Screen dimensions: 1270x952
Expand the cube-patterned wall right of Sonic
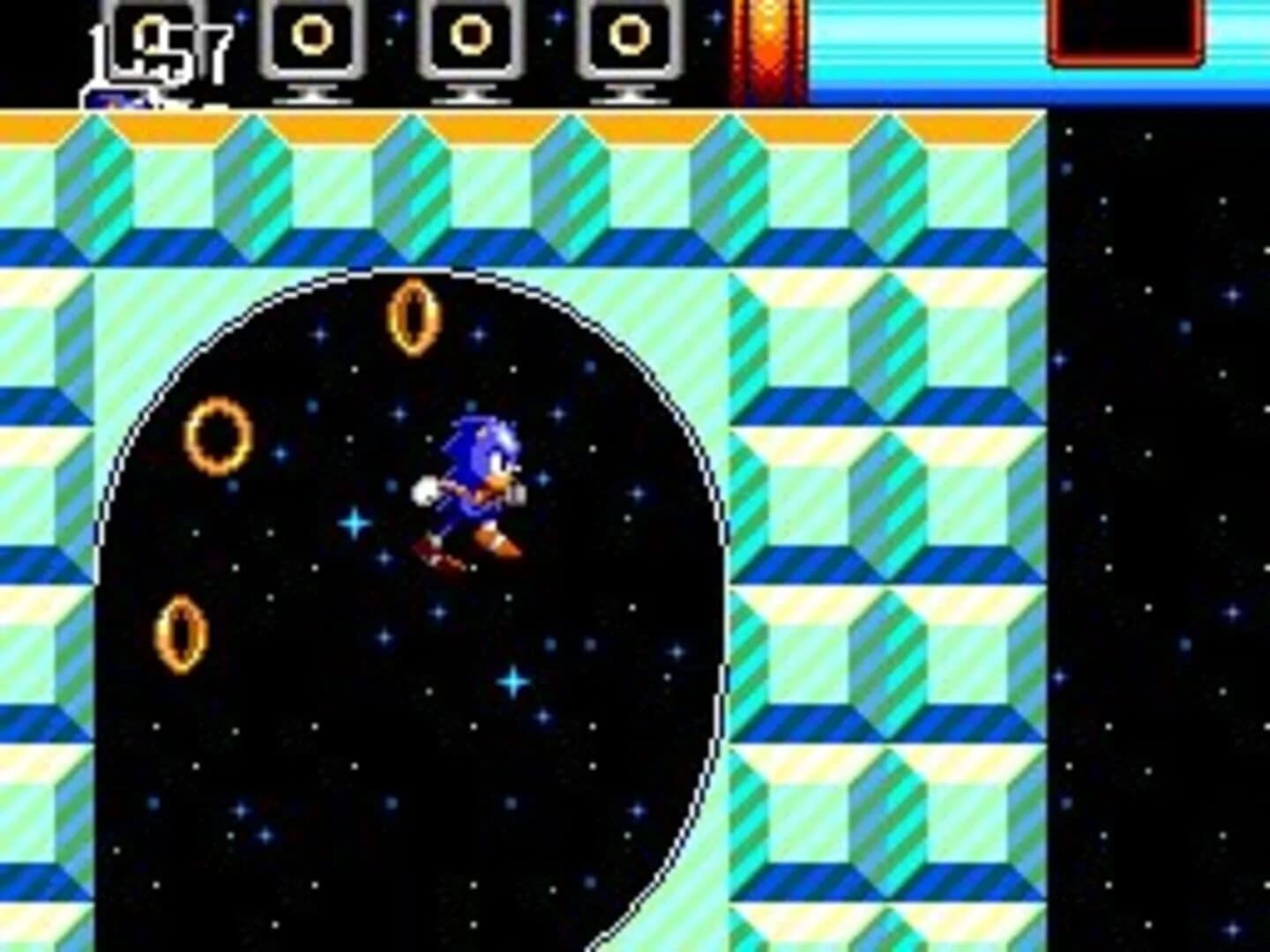click(882, 529)
